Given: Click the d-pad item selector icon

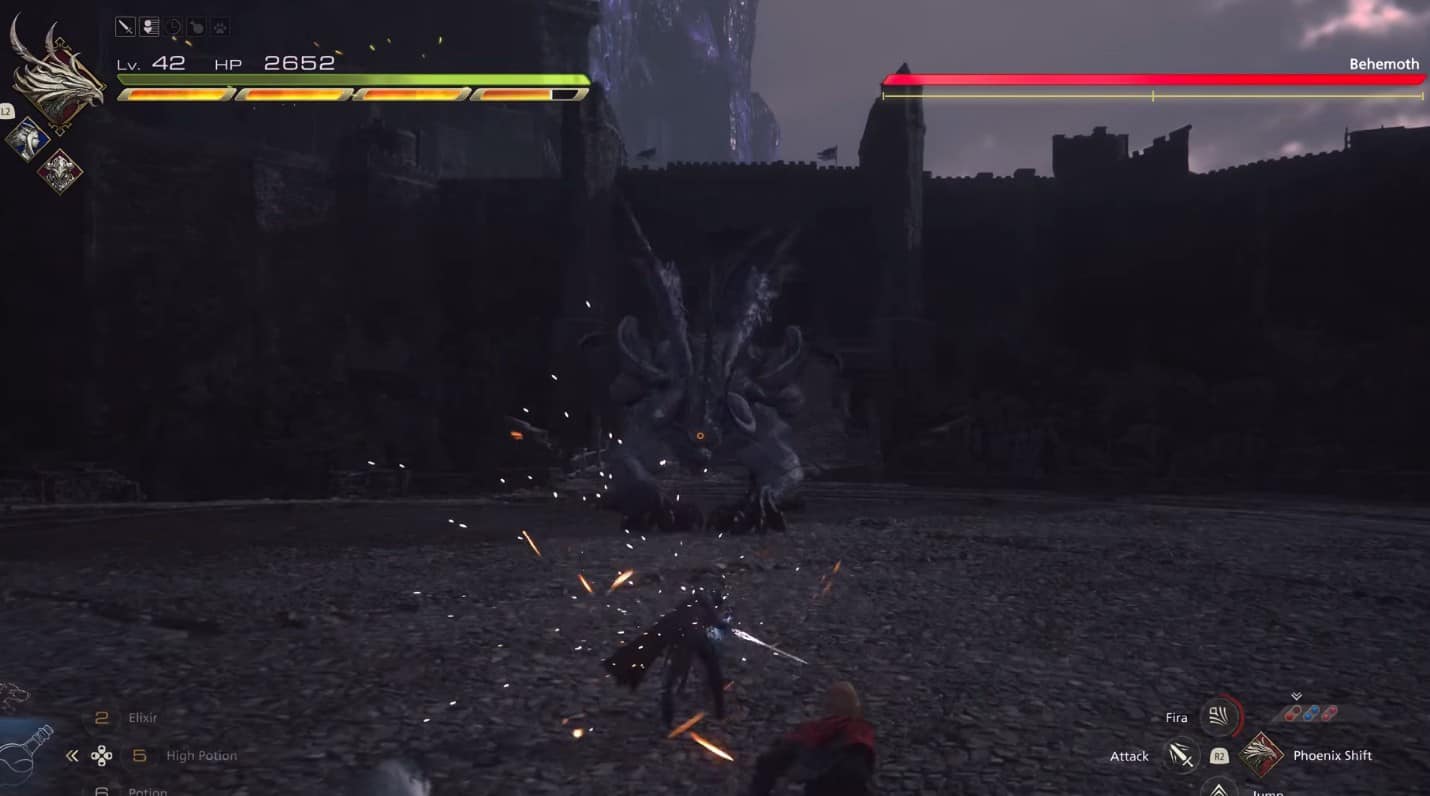Looking at the screenshot, I should click(x=103, y=755).
